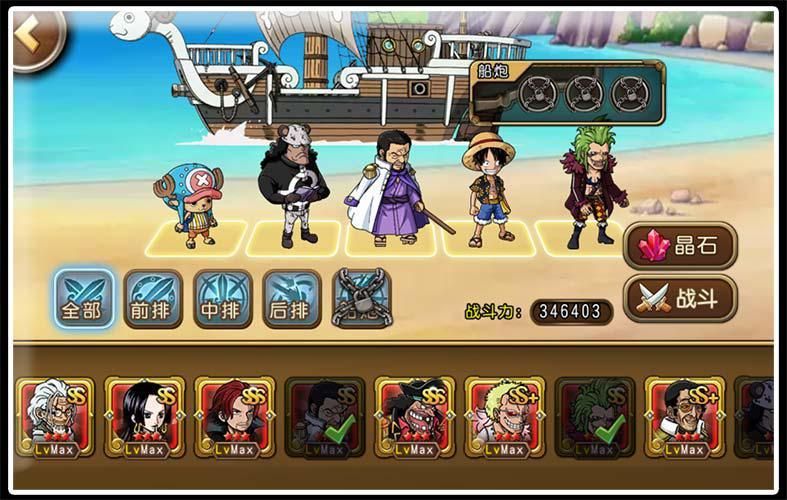Filter by 前排 front row
The width and height of the screenshot is (787, 500).
point(153,298)
